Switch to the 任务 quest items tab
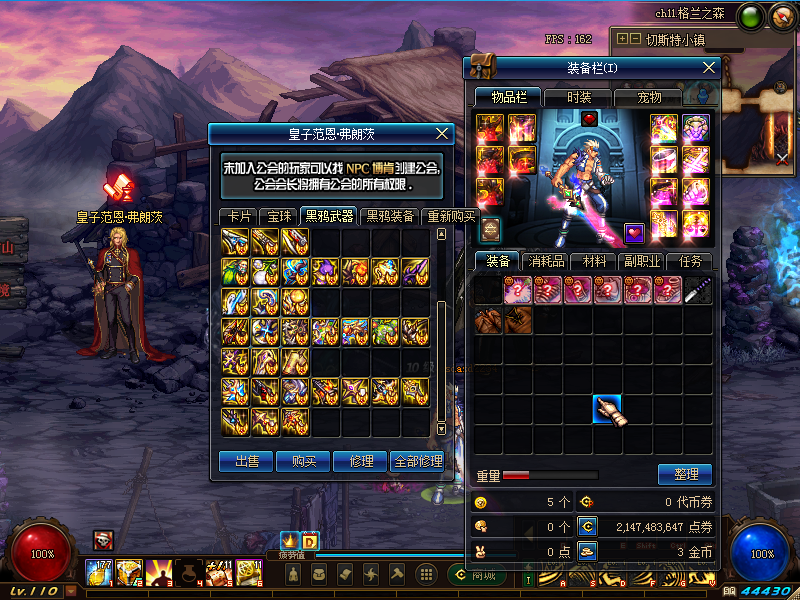 (690, 261)
